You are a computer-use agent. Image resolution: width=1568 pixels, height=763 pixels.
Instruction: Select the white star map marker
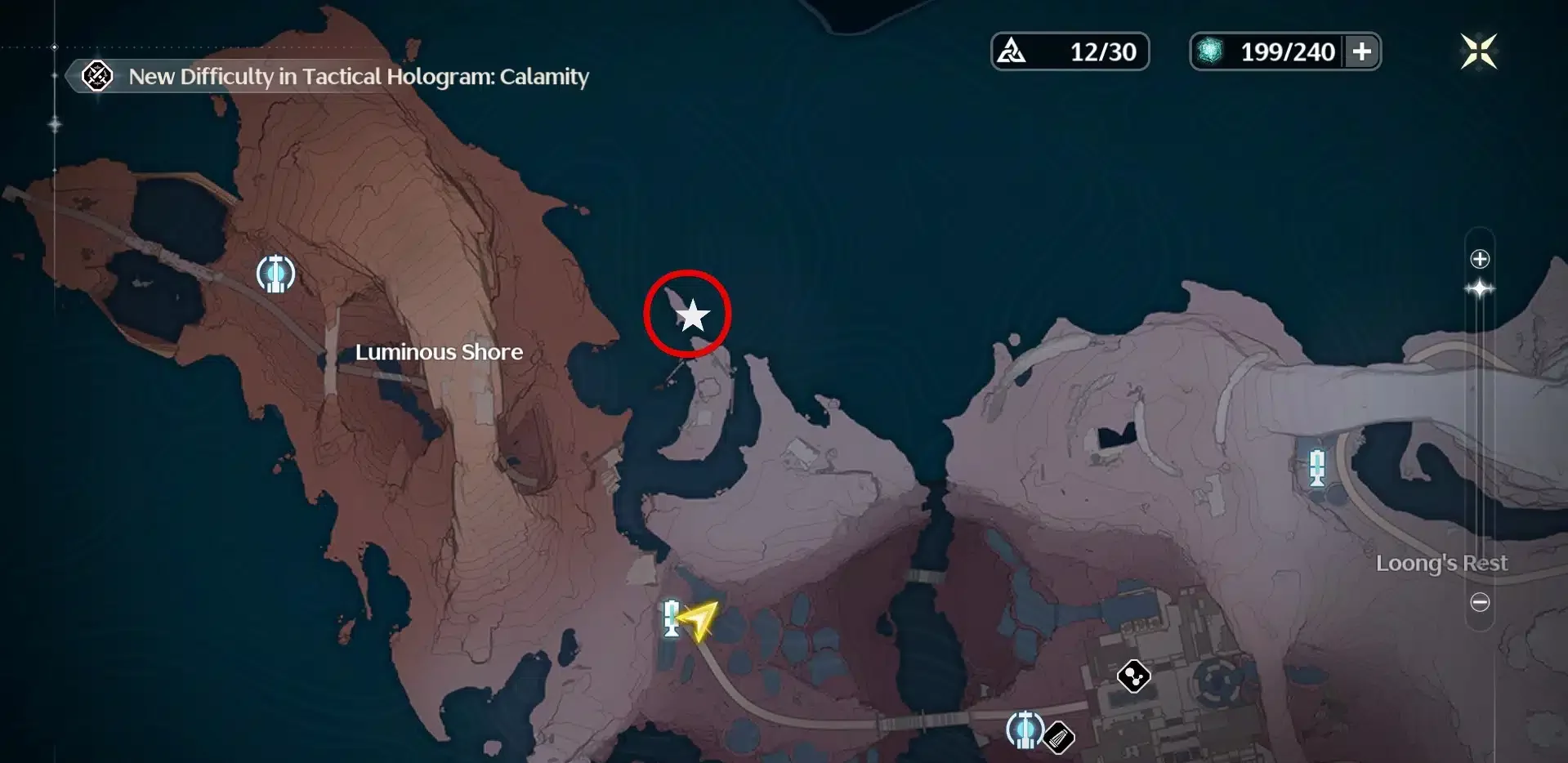pos(692,315)
